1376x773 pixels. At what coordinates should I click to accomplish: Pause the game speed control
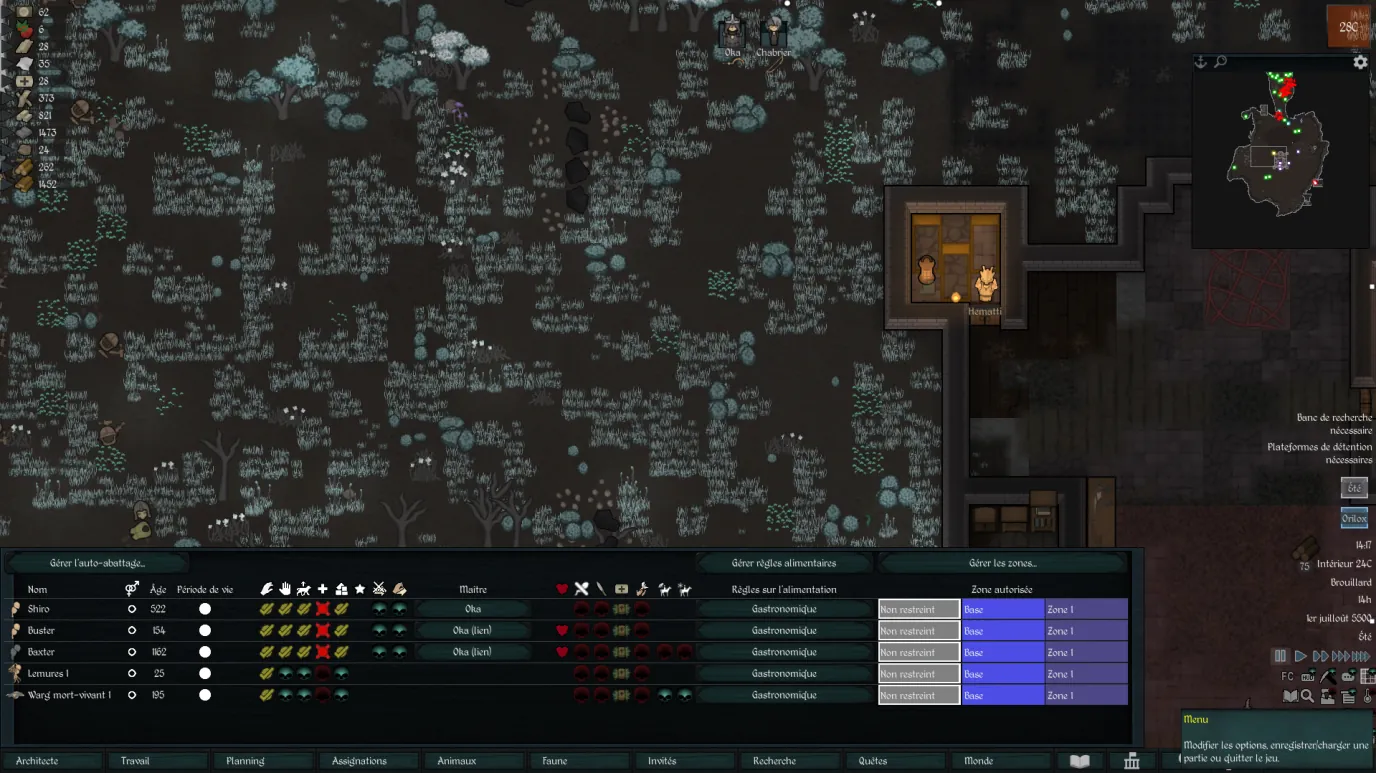click(1280, 657)
